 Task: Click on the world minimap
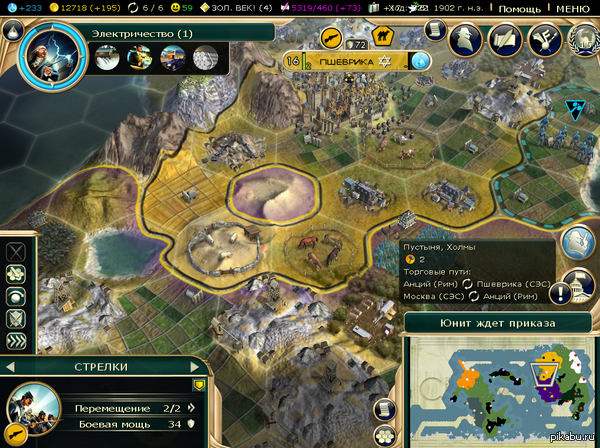(x=500, y=385)
